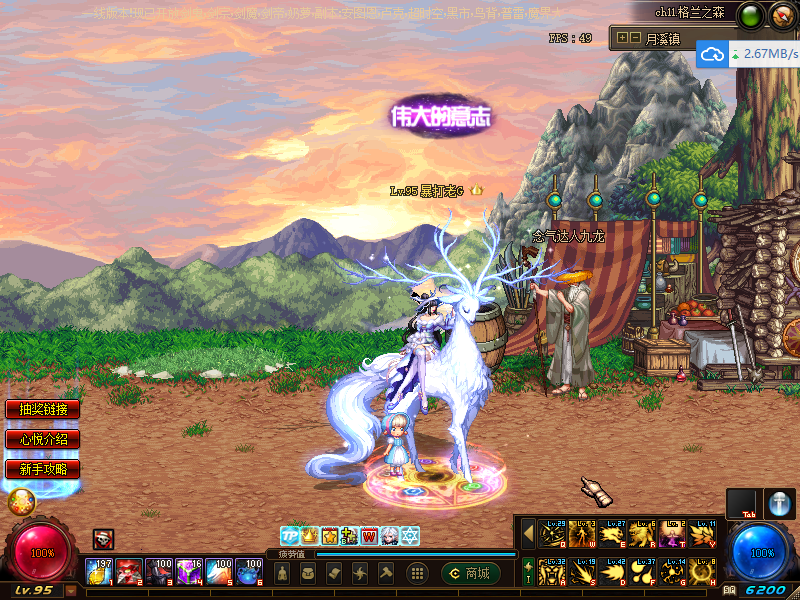Click the minimap minus zoom button
This screenshot has width=800, height=600.
pyautogui.click(x=634, y=38)
